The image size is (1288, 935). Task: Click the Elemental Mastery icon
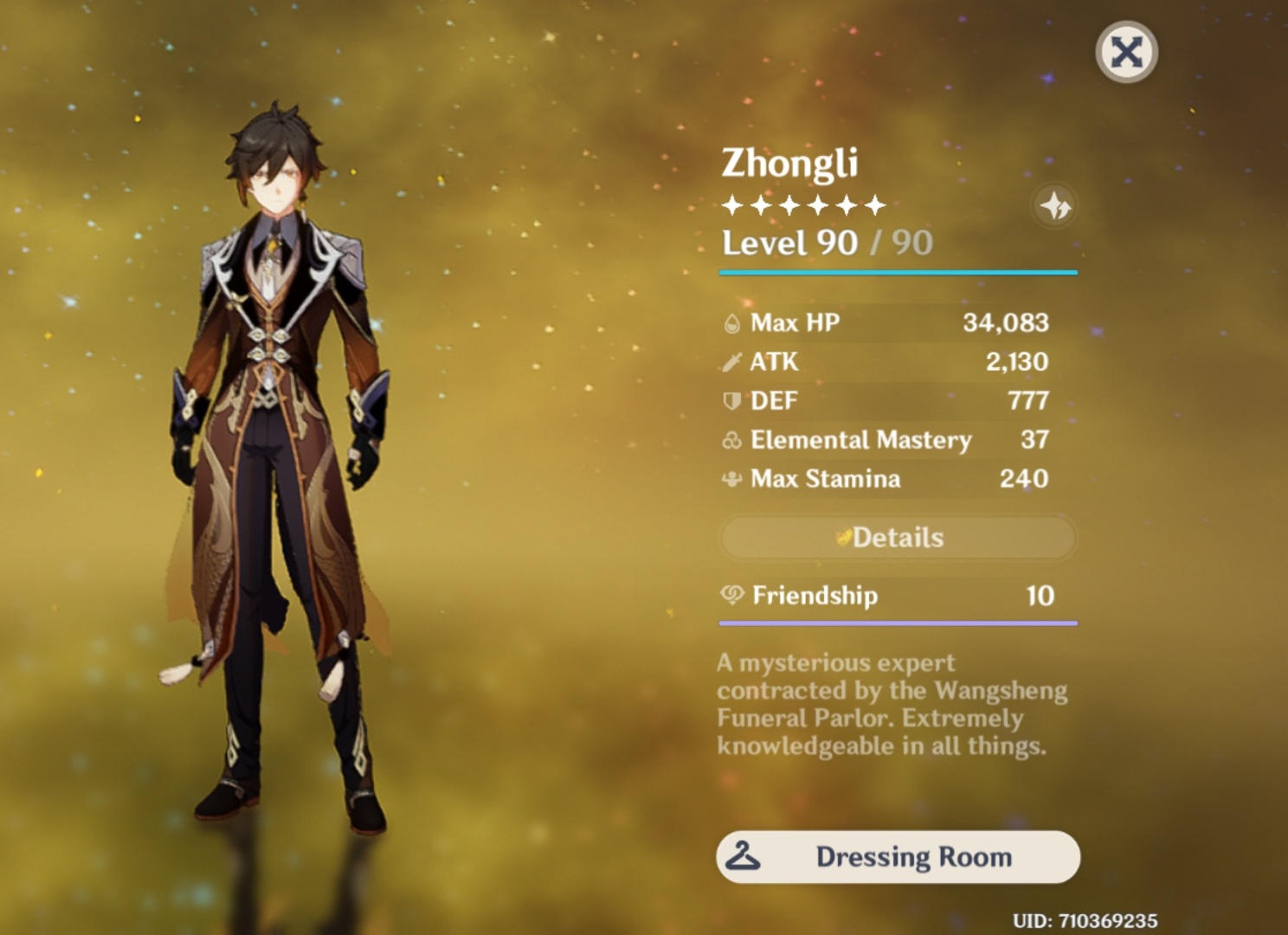tap(731, 440)
